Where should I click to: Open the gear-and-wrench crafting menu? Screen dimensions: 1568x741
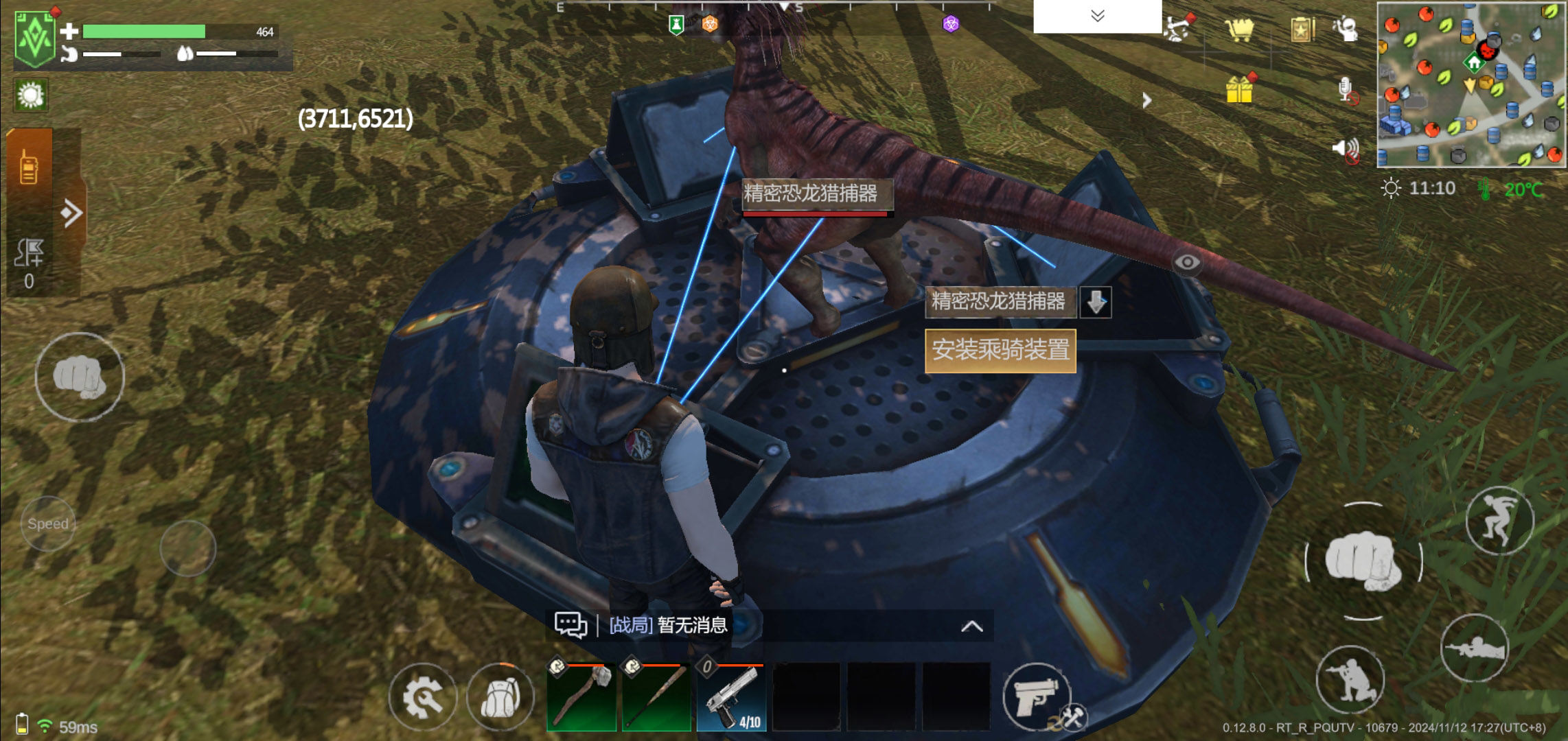(x=422, y=698)
